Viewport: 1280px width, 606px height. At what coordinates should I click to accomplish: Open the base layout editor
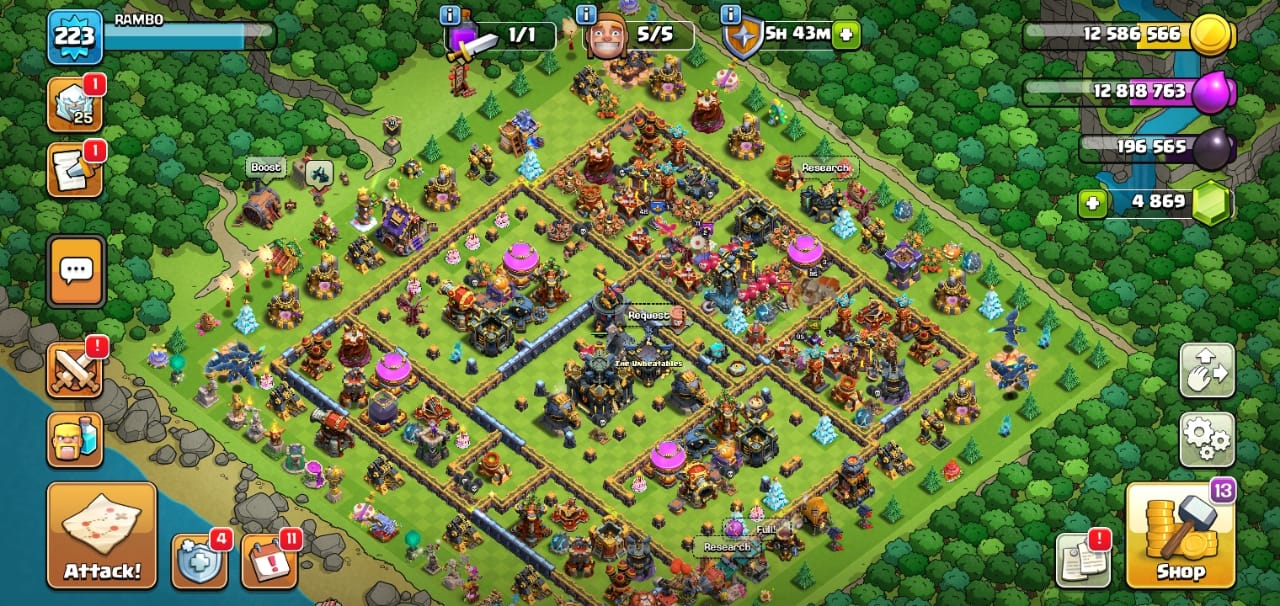click(x=1207, y=370)
